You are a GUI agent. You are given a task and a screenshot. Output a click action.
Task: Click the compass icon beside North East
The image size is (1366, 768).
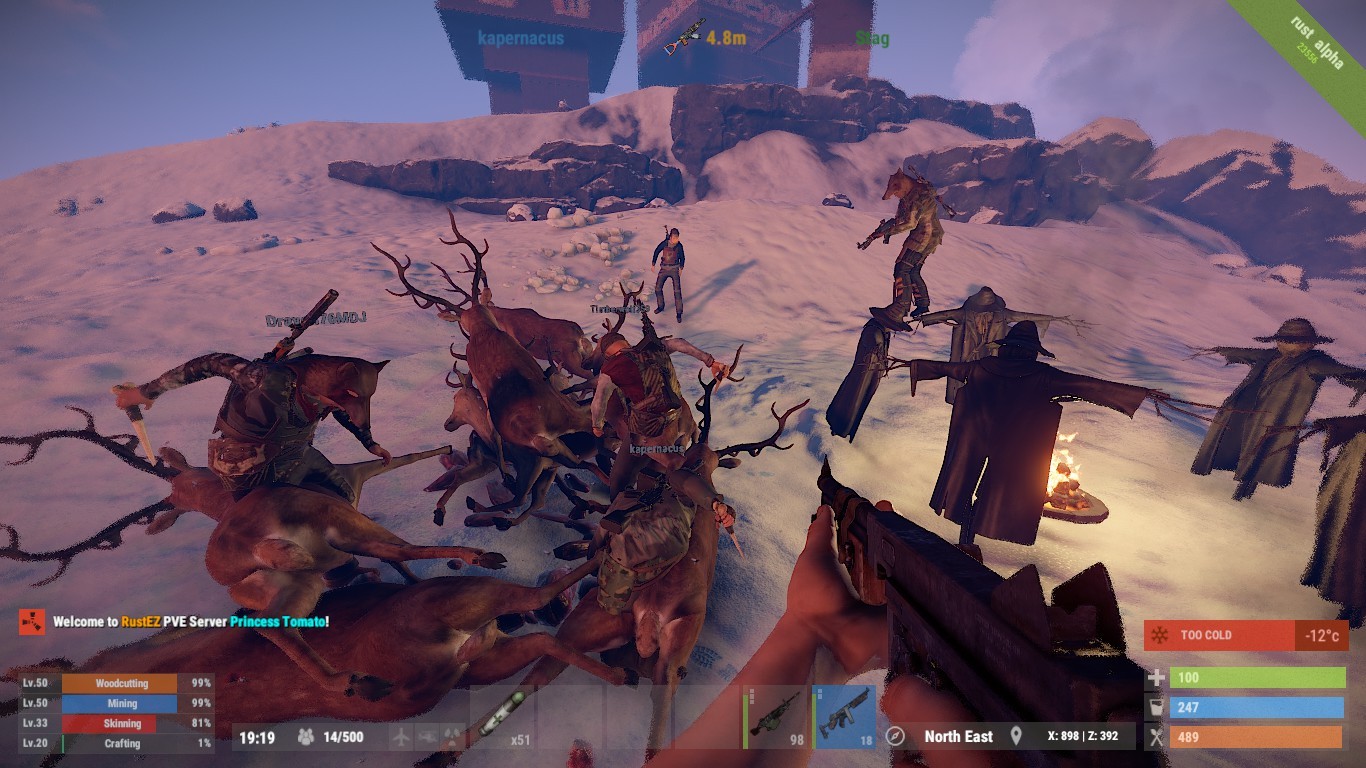[x=896, y=737]
